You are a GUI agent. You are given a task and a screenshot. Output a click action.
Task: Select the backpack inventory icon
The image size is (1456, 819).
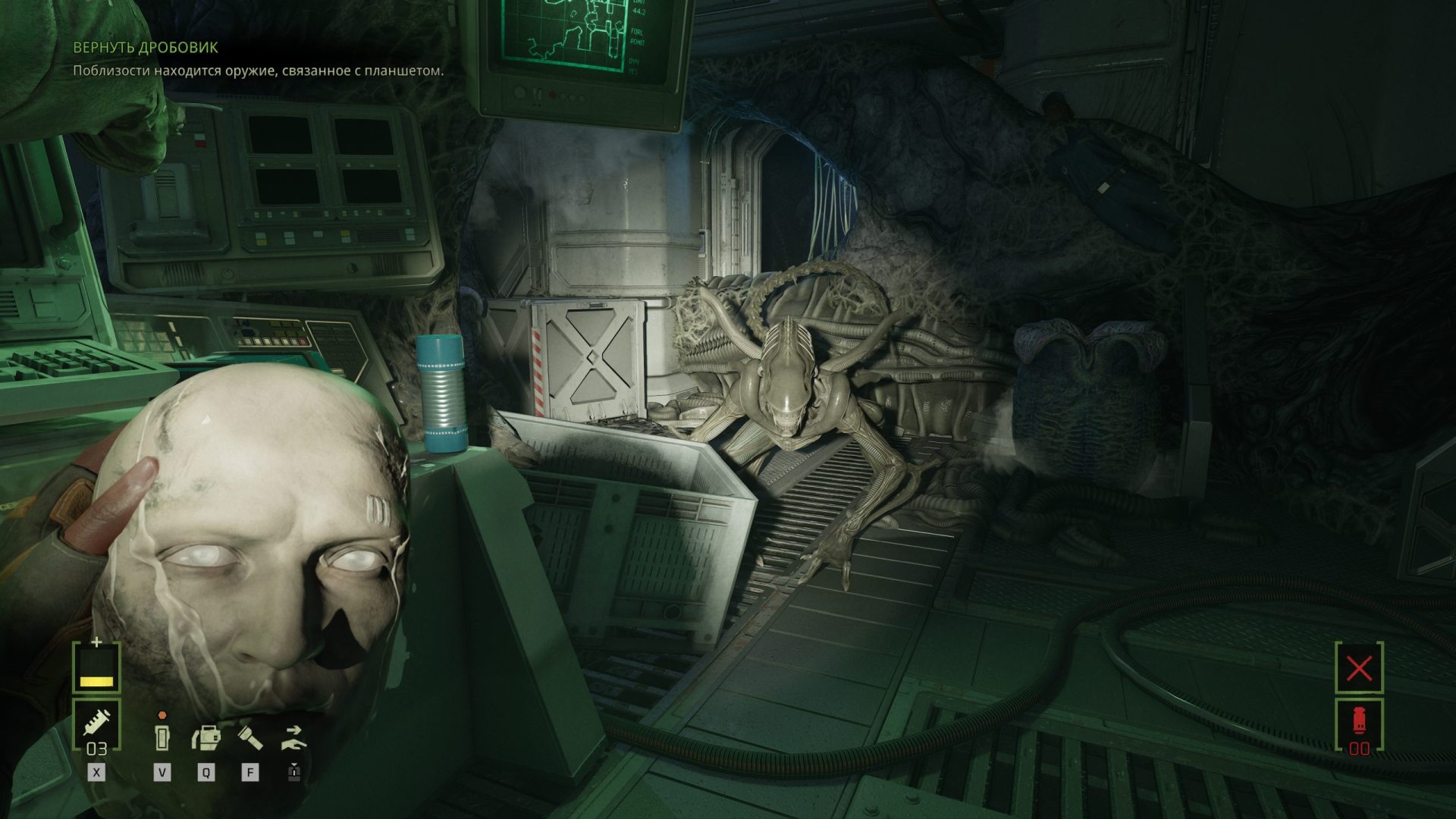click(x=206, y=736)
